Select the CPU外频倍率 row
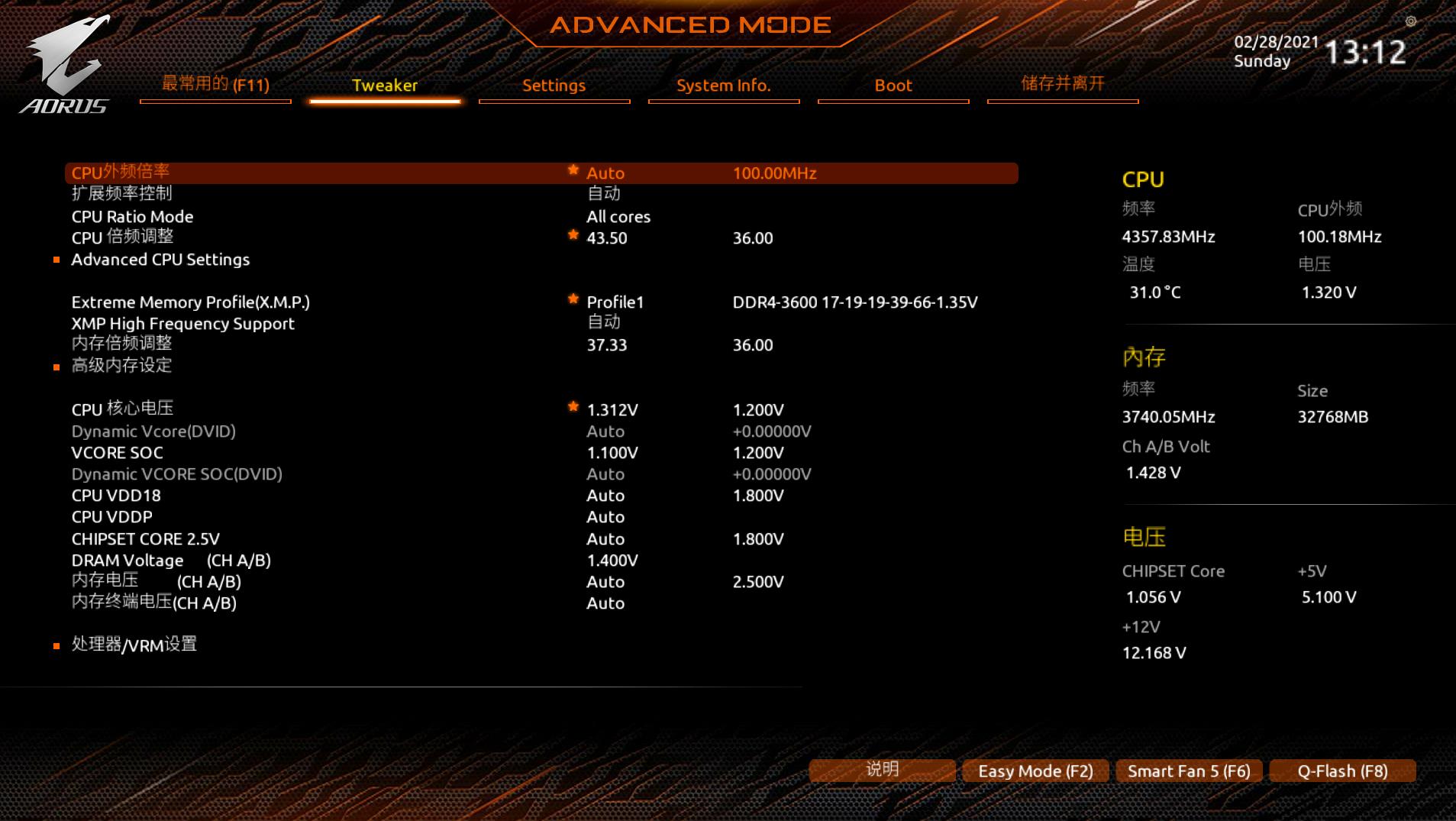1456x821 pixels. tap(121, 173)
